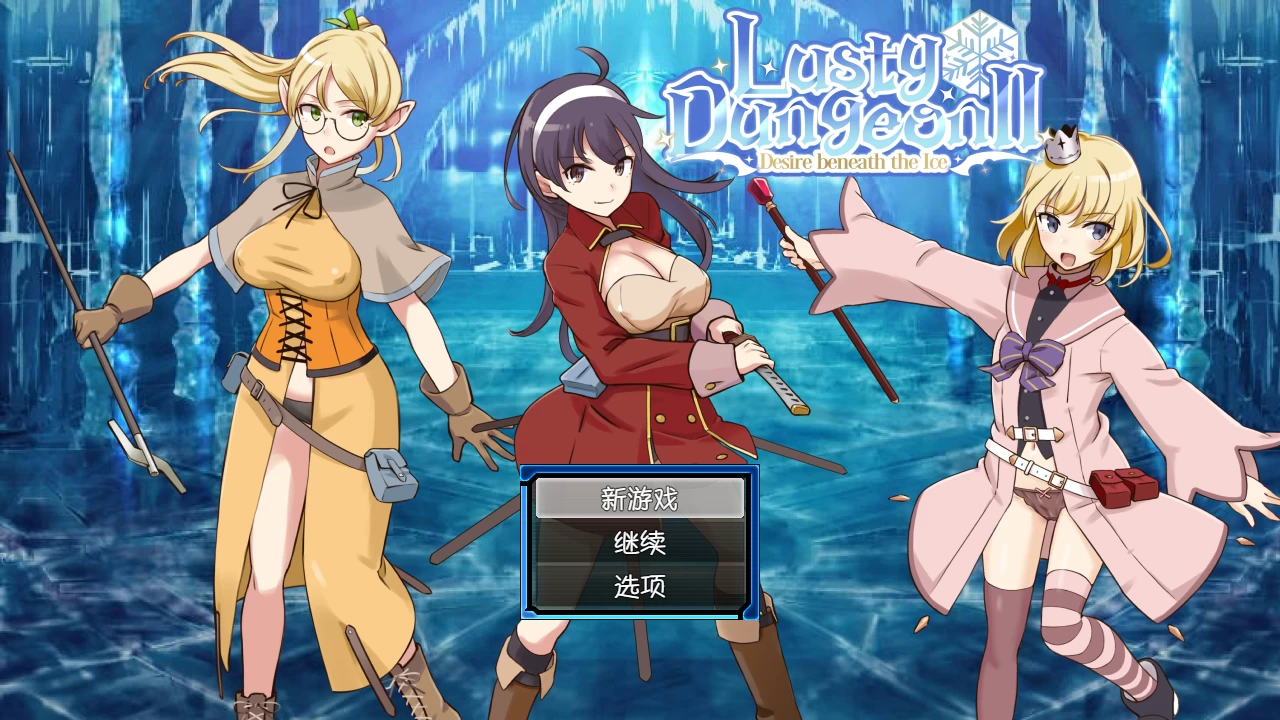The image size is (1280, 720).
Task: Open 选项 (Options) from the title menu
Action: click(640, 587)
